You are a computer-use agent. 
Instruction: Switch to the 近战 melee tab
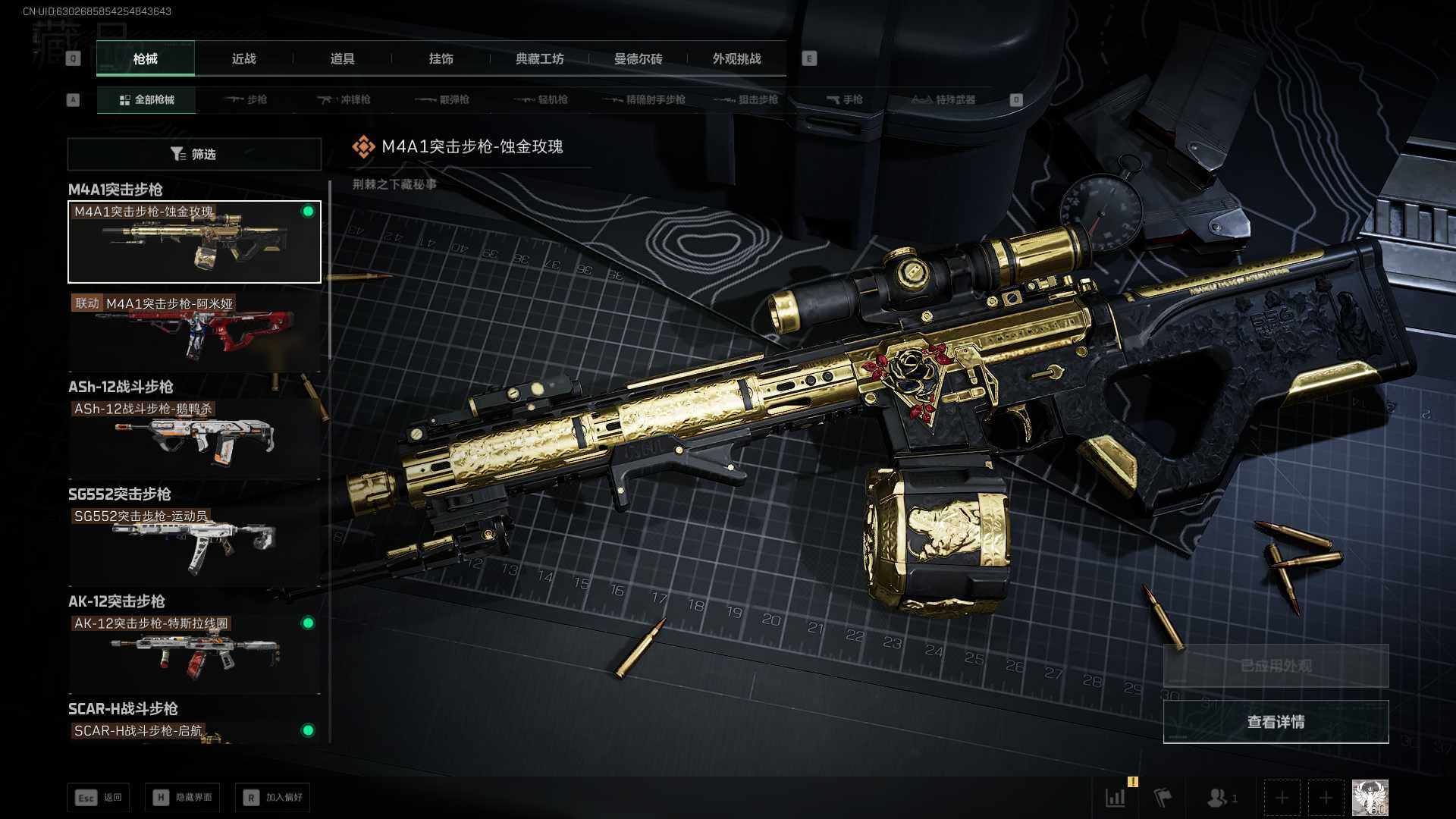[243, 58]
